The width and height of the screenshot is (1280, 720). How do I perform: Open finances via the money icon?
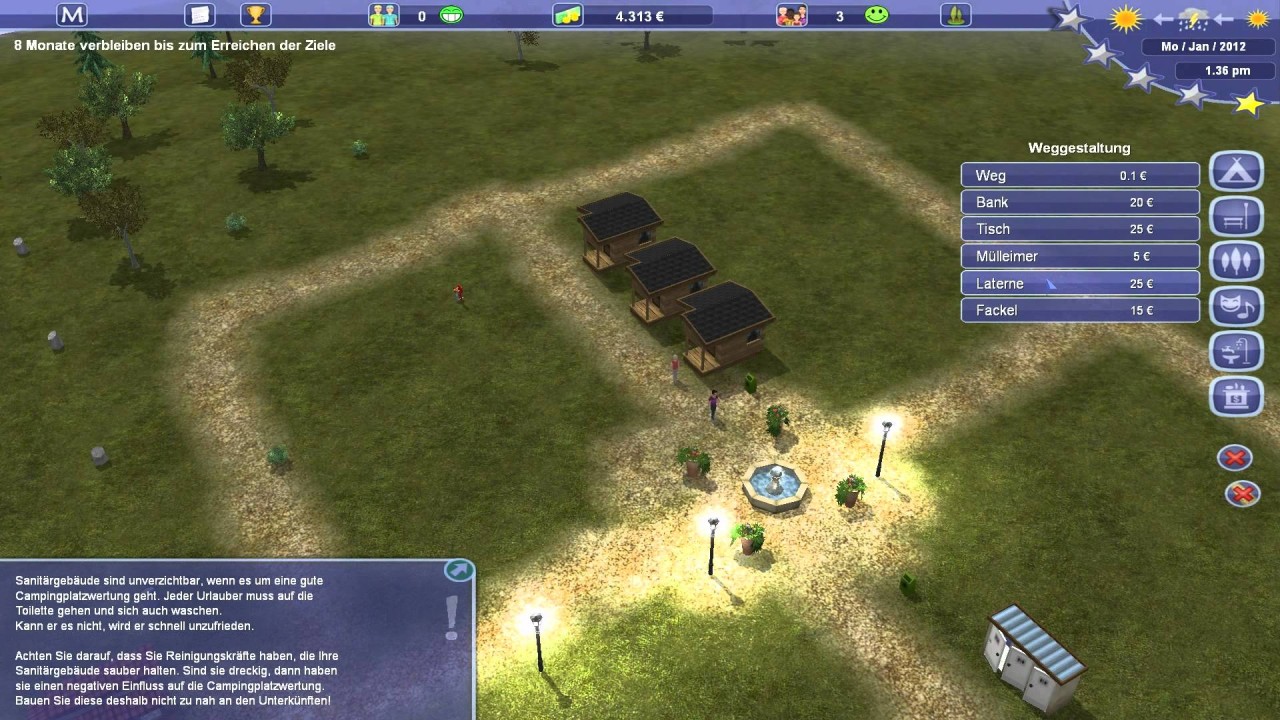pos(568,15)
